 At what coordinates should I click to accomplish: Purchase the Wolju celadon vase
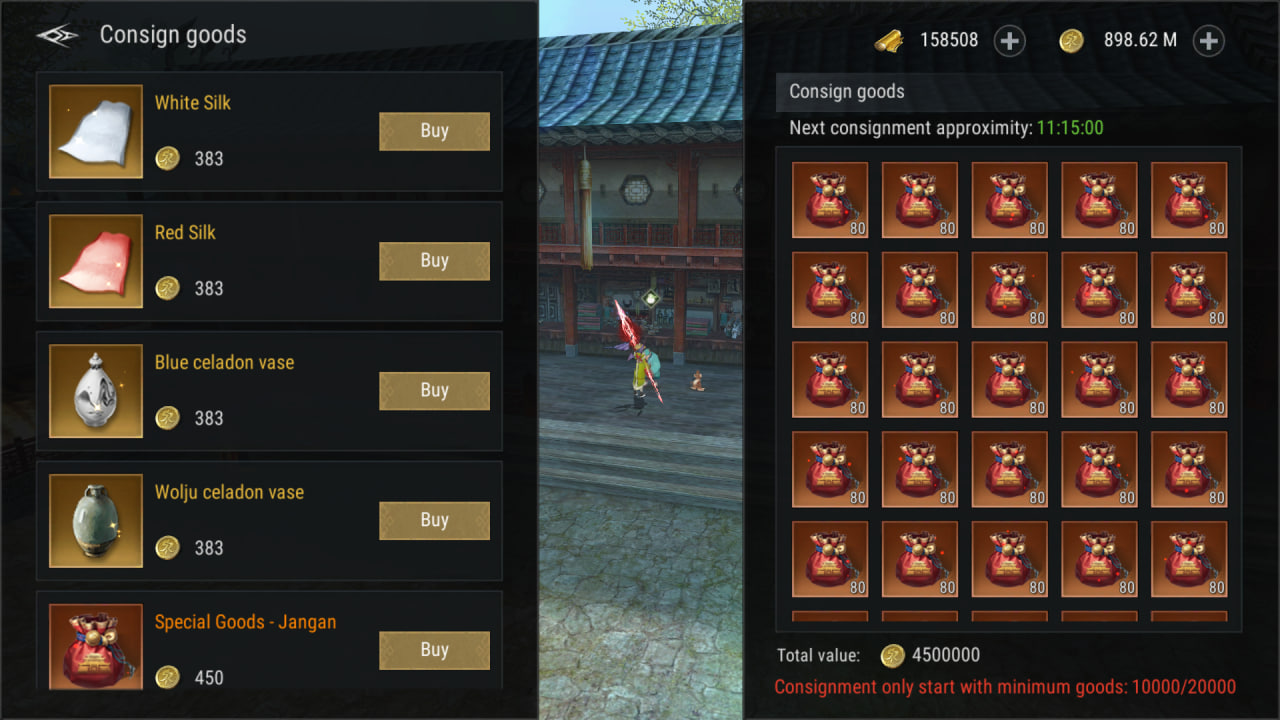[434, 521]
